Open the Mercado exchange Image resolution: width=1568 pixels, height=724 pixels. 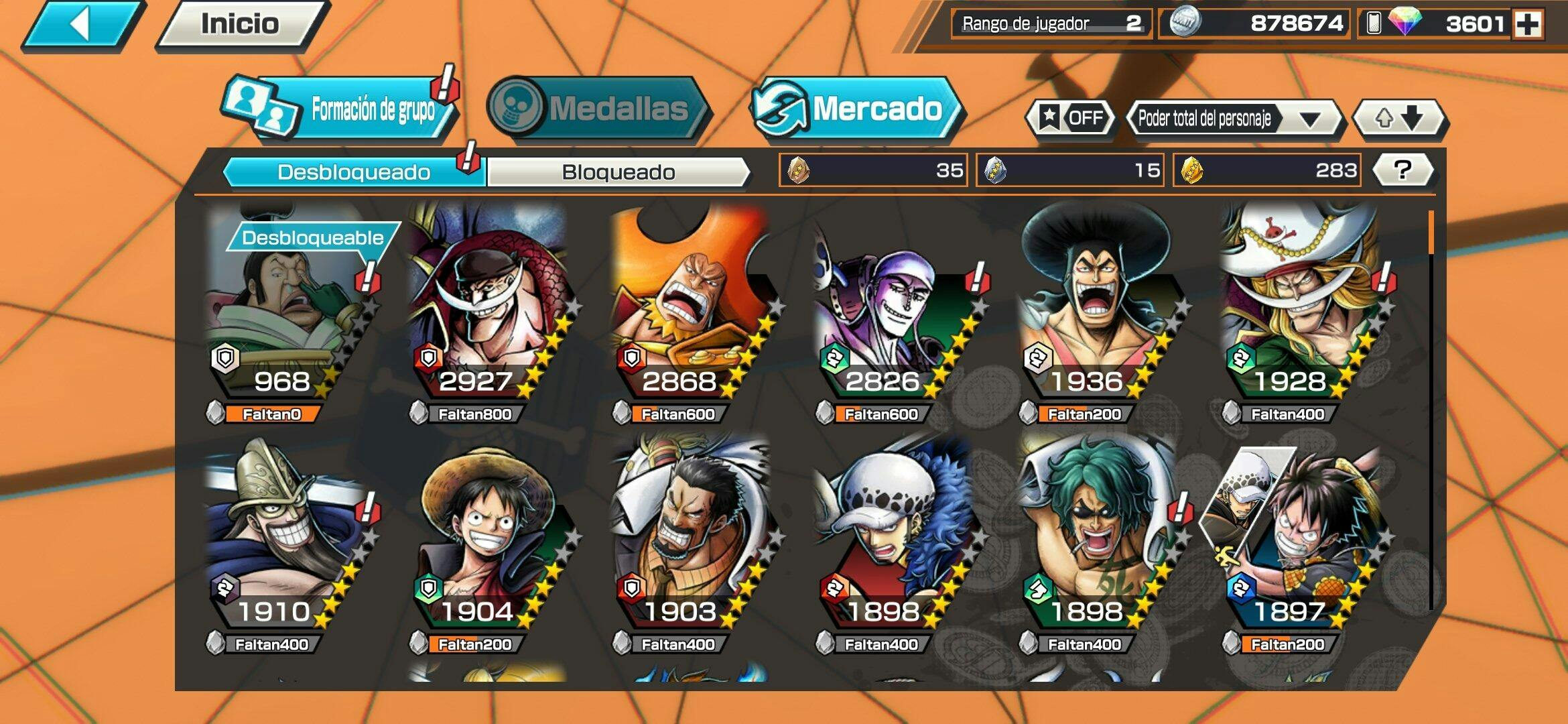(856, 109)
